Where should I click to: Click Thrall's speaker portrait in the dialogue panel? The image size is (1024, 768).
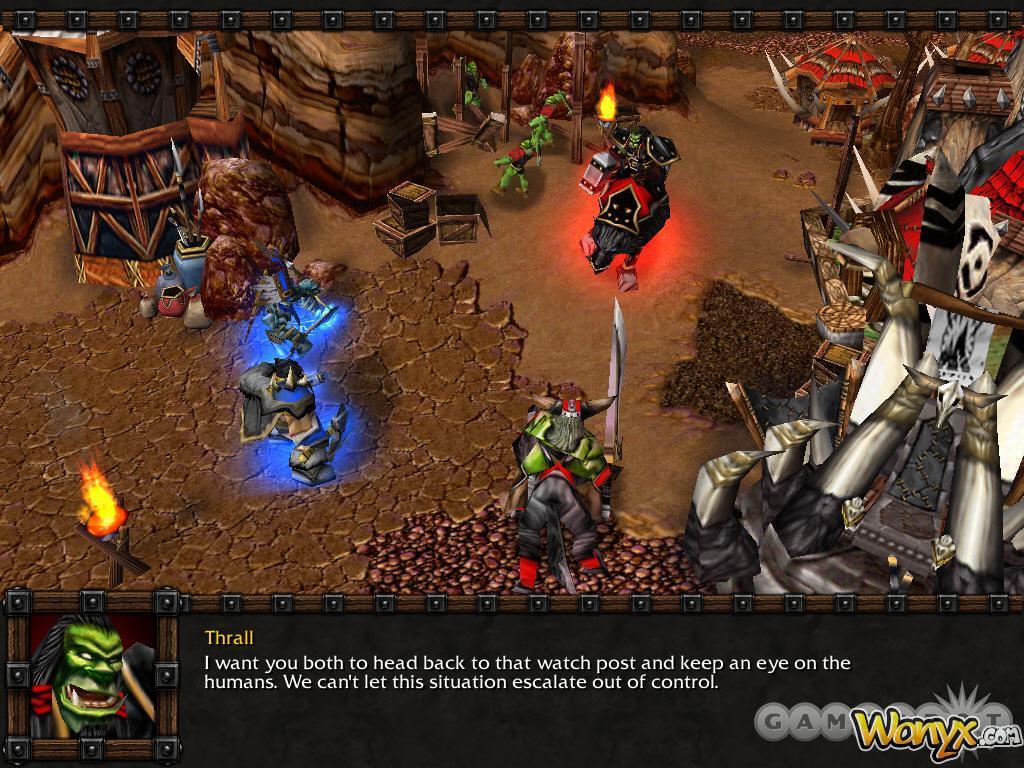point(92,676)
